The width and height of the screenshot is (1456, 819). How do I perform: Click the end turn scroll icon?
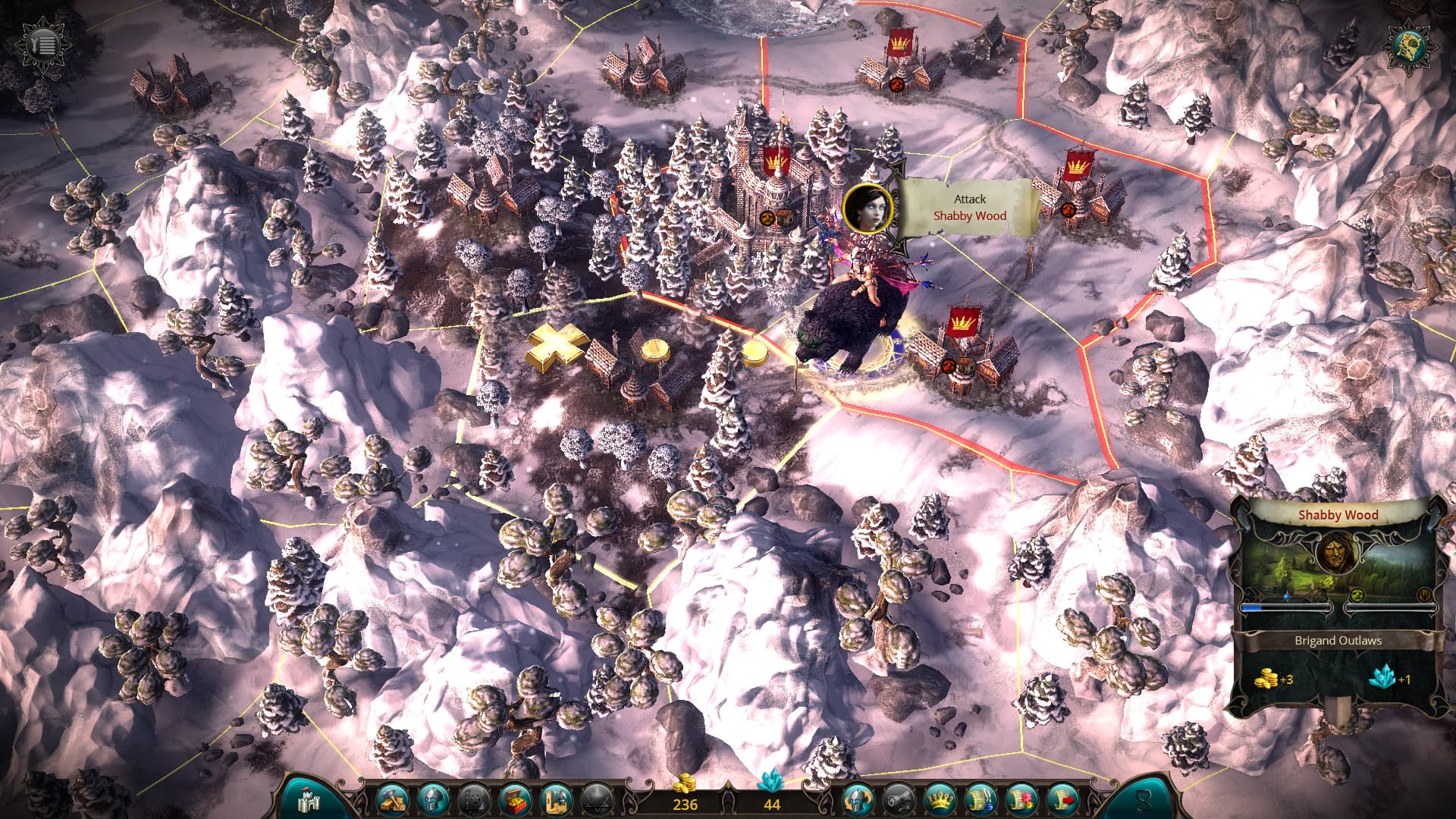(1064, 799)
